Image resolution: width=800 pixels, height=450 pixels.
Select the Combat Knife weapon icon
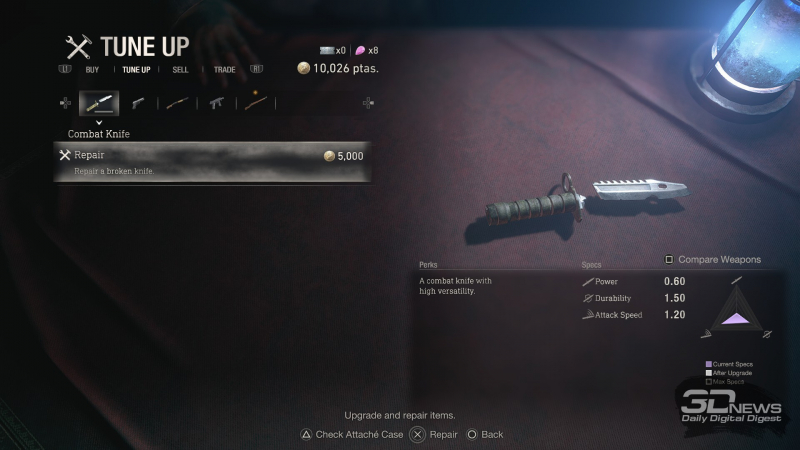pyautogui.click(x=99, y=103)
